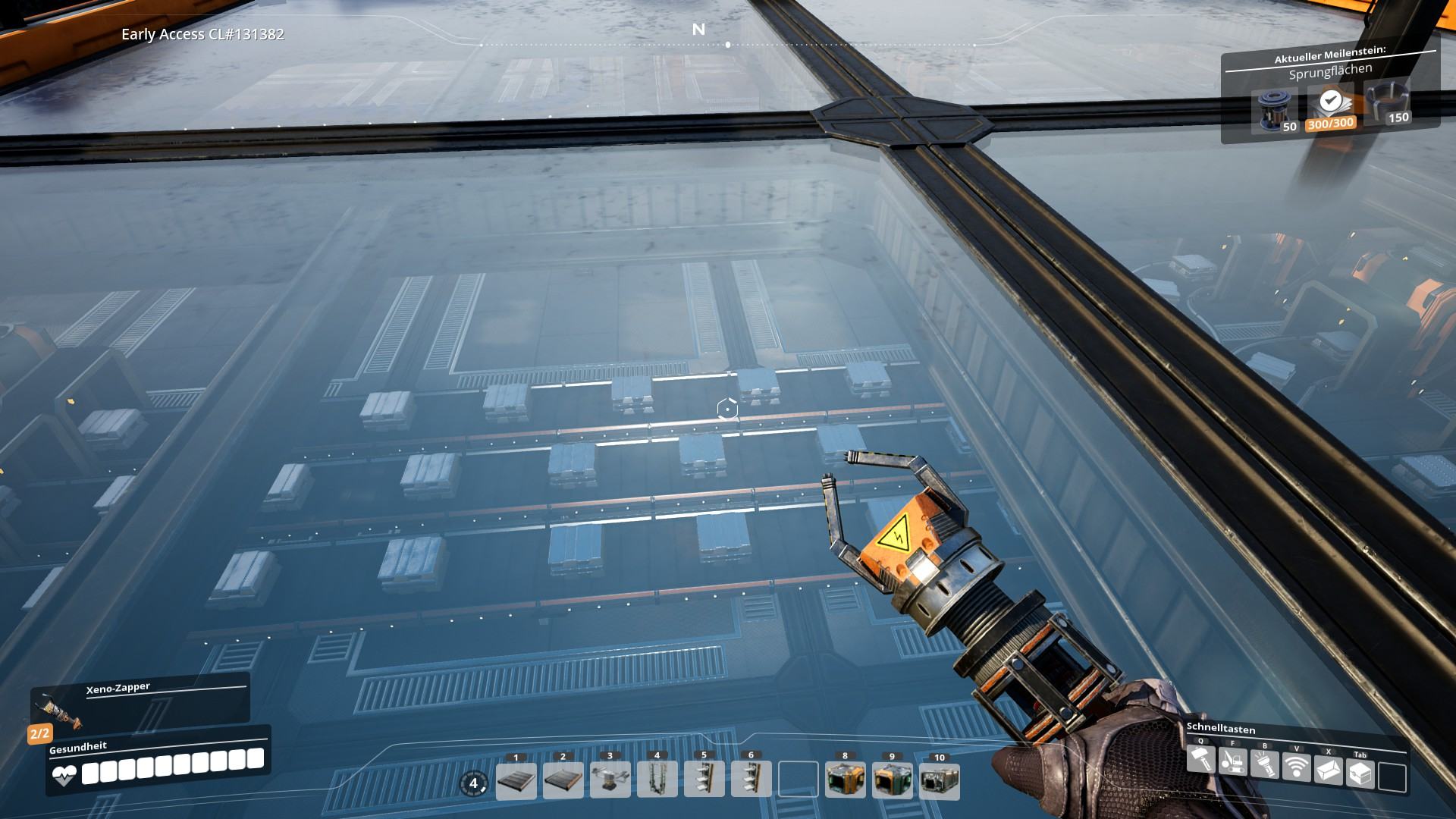This screenshot has width=1456, height=819.
Task: Select the ladder item in slot 5
Action: [x=704, y=781]
